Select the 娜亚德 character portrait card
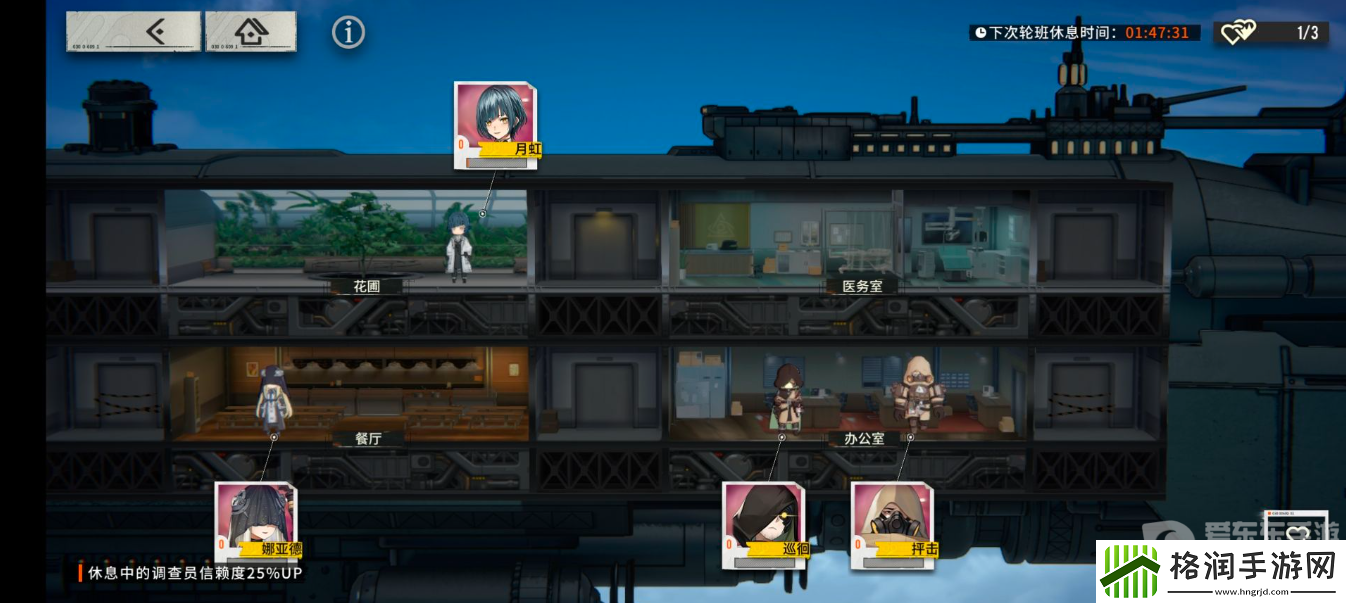The height and width of the screenshot is (603, 1346). [x=255, y=521]
